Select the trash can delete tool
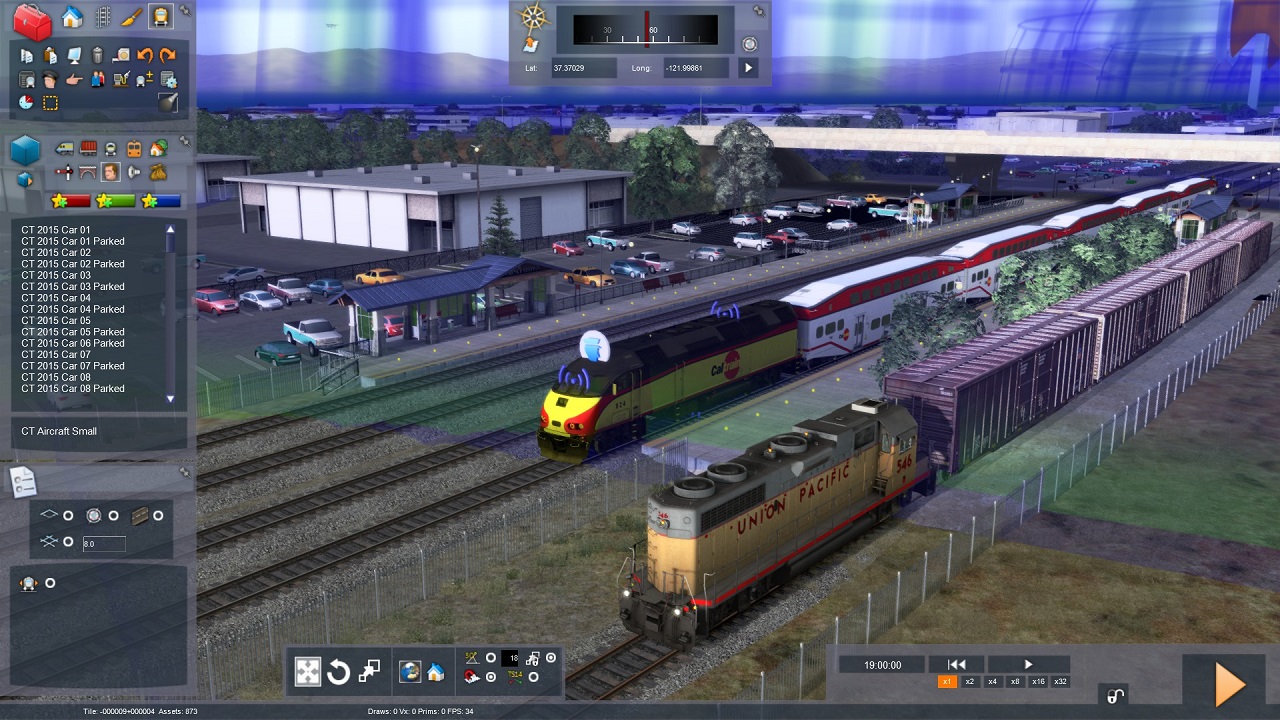The height and width of the screenshot is (720, 1280). coord(97,56)
